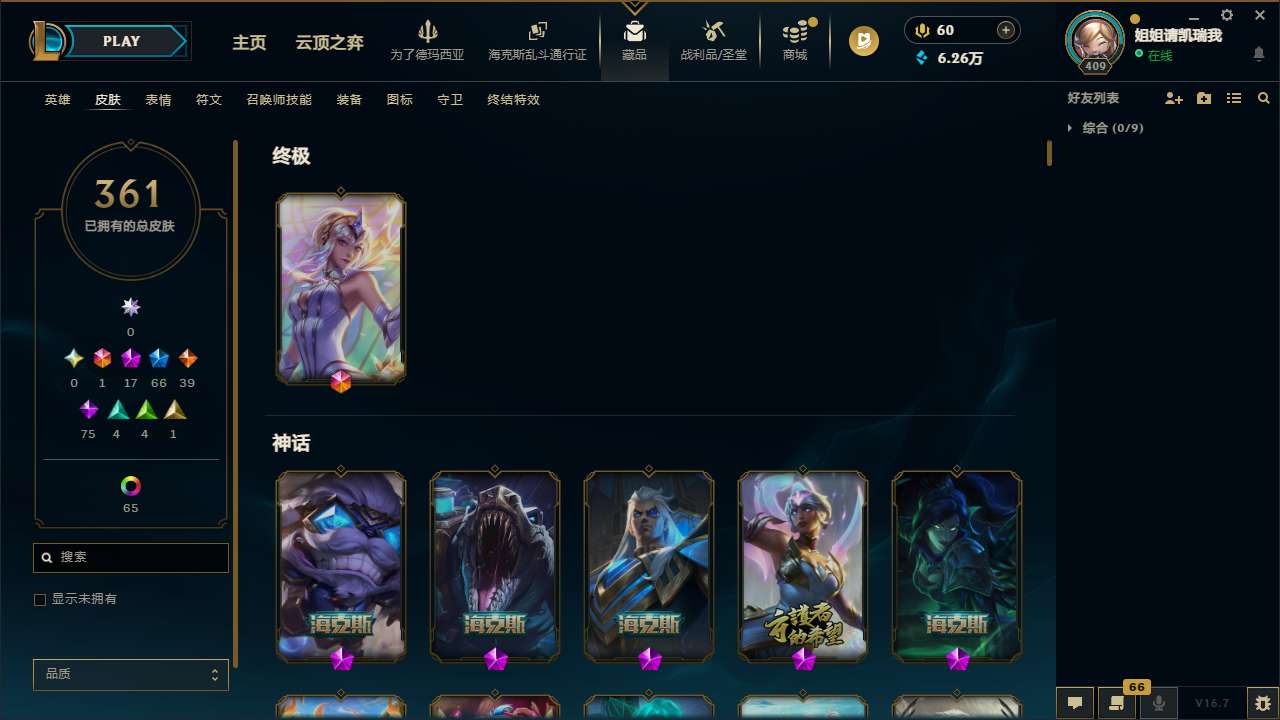Open the 商城 store icon

tap(794, 40)
